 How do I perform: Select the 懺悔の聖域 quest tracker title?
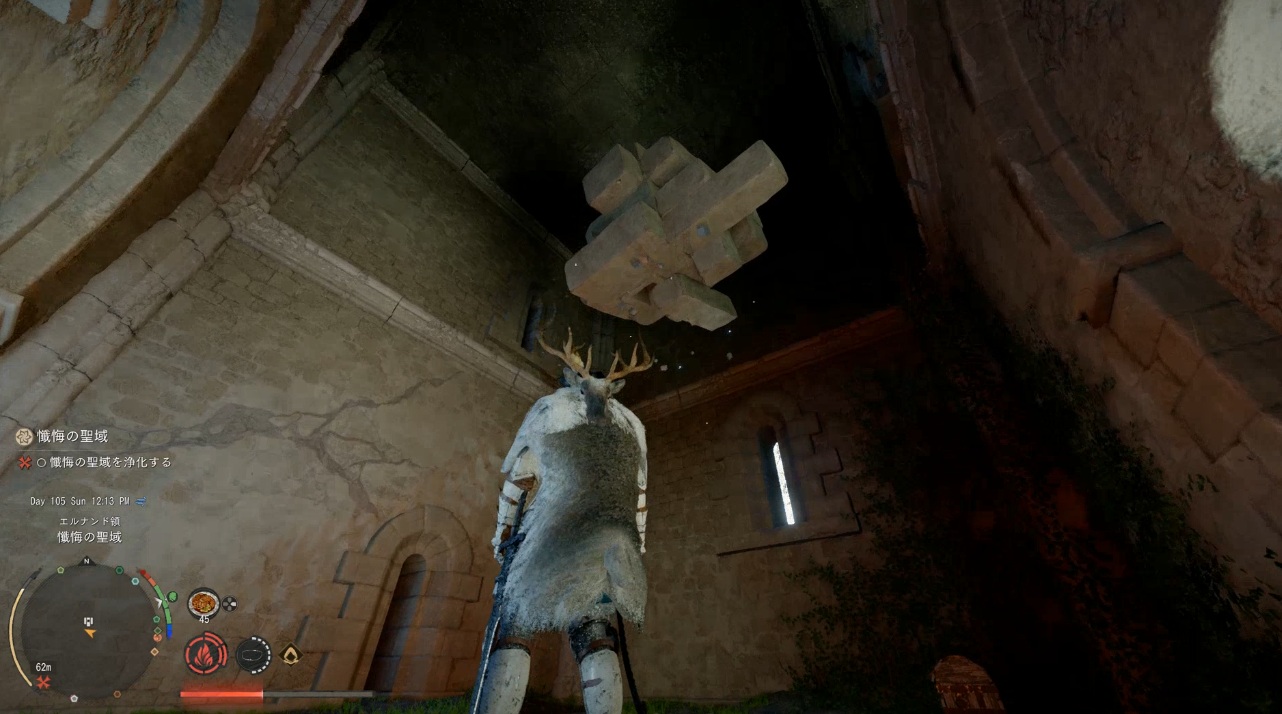pyautogui.click(x=74, y=437)
